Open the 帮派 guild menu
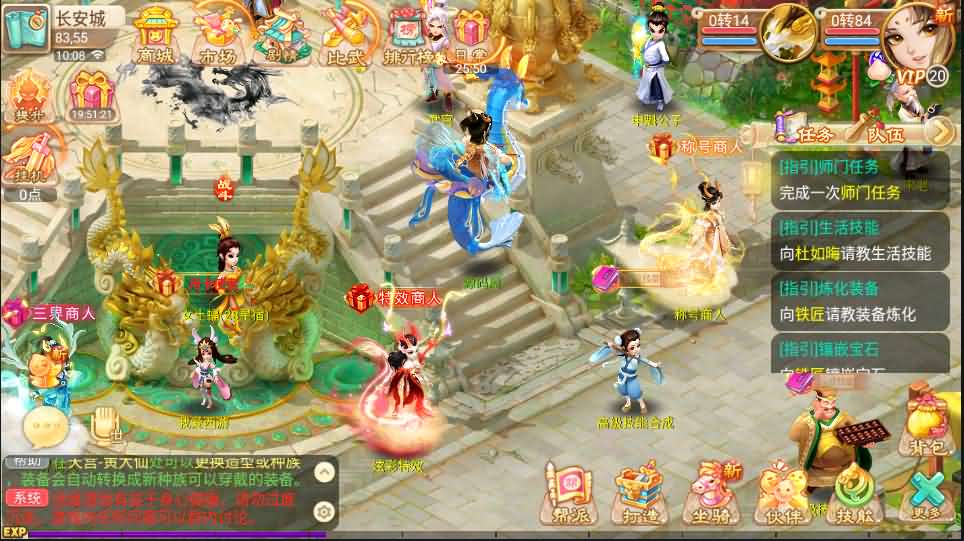Screen dimensions: 964x541 [x=568, y=494]
